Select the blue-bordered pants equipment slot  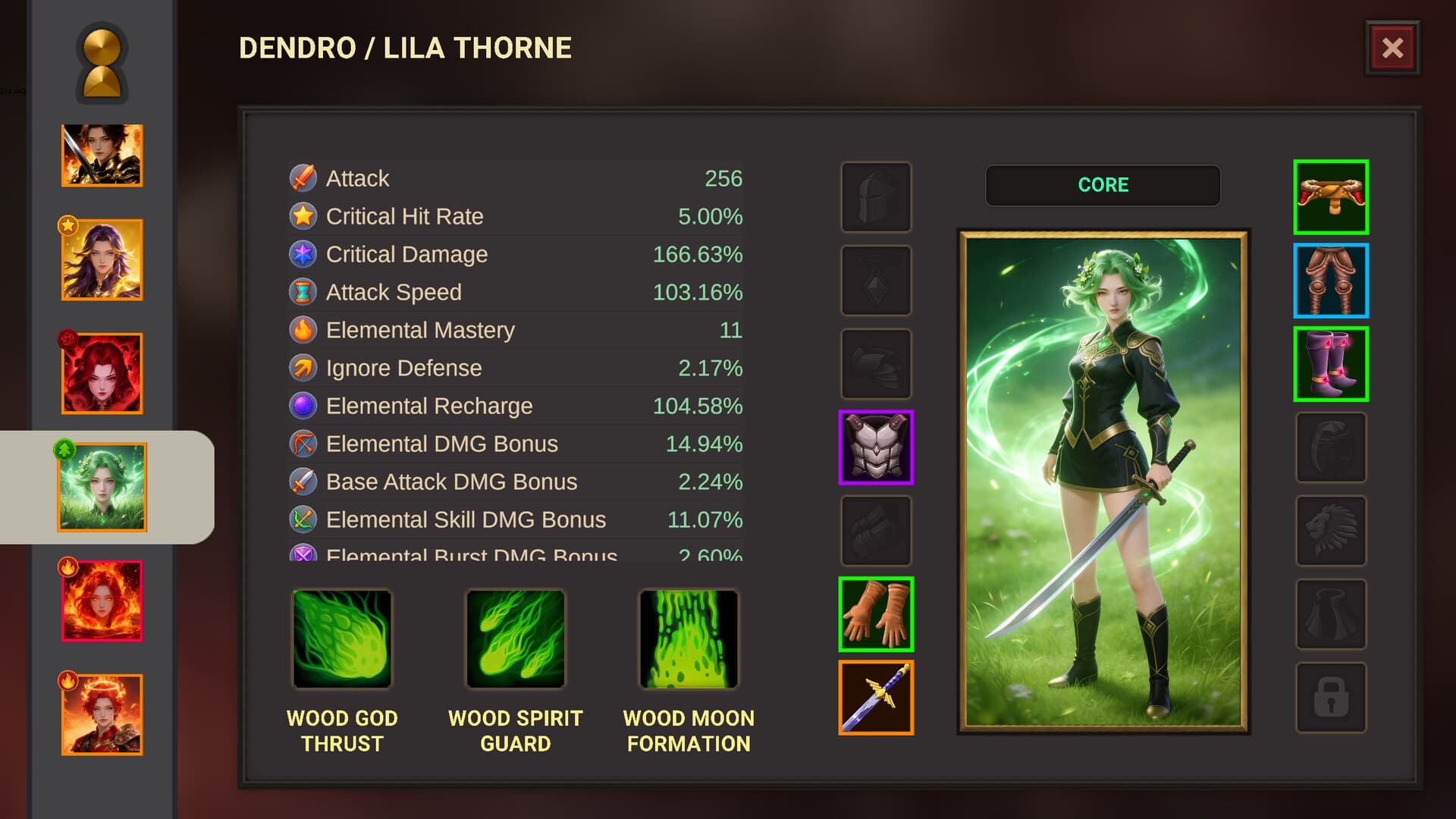point(1331,281)
